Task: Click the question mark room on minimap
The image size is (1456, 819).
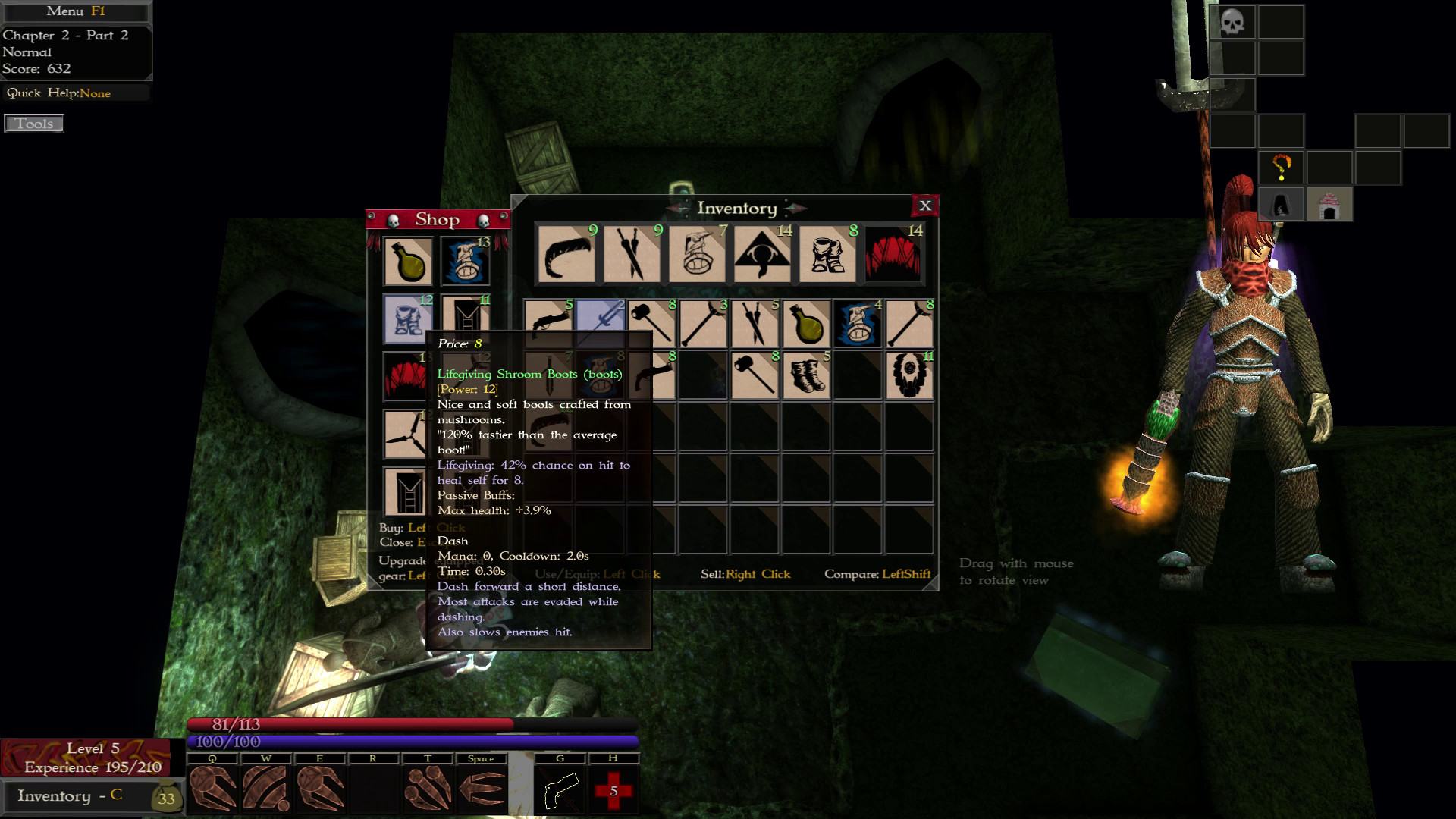Action: coord(1281,168)
